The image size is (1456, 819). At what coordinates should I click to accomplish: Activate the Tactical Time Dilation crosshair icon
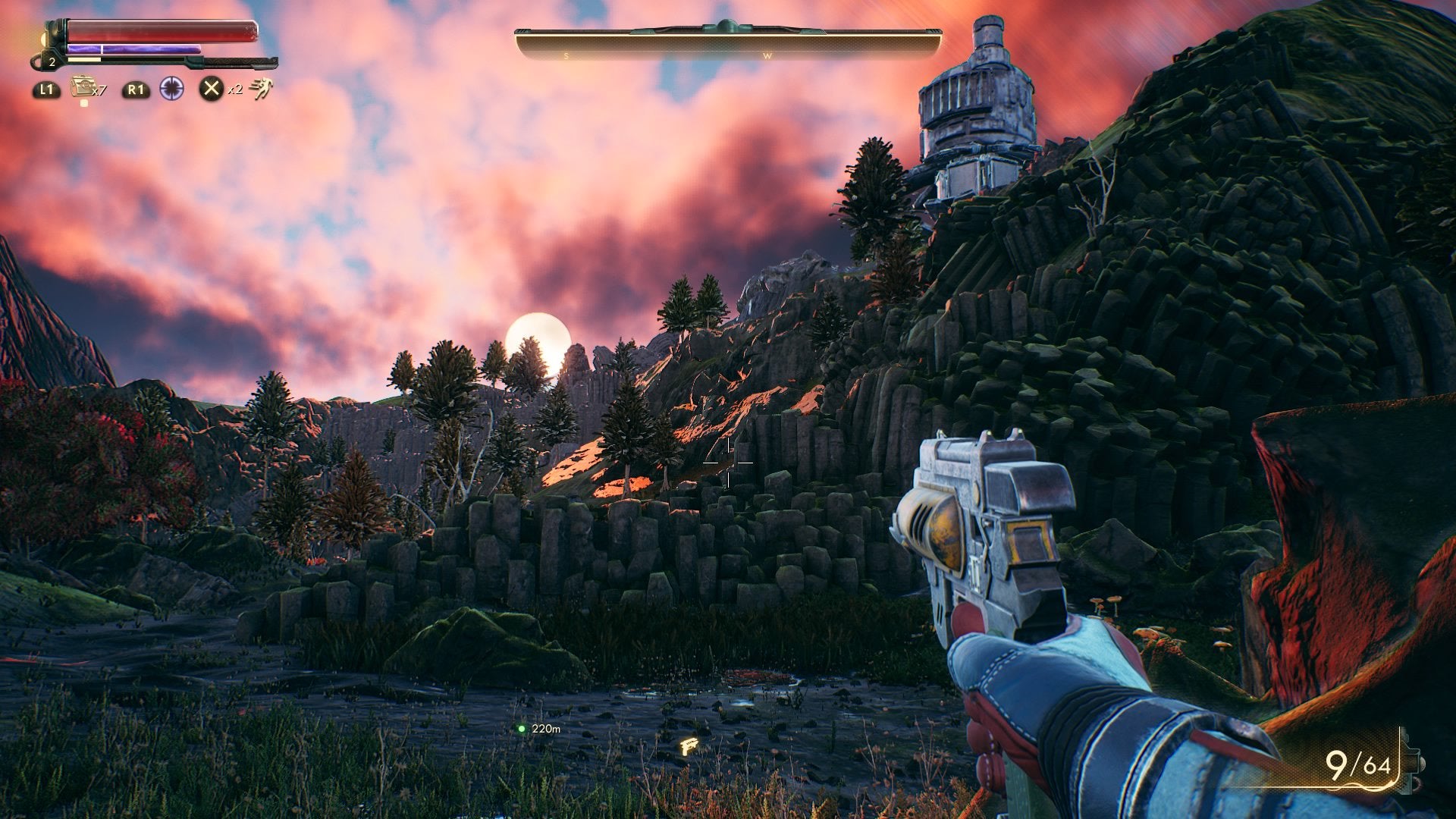tap(172, 89)
